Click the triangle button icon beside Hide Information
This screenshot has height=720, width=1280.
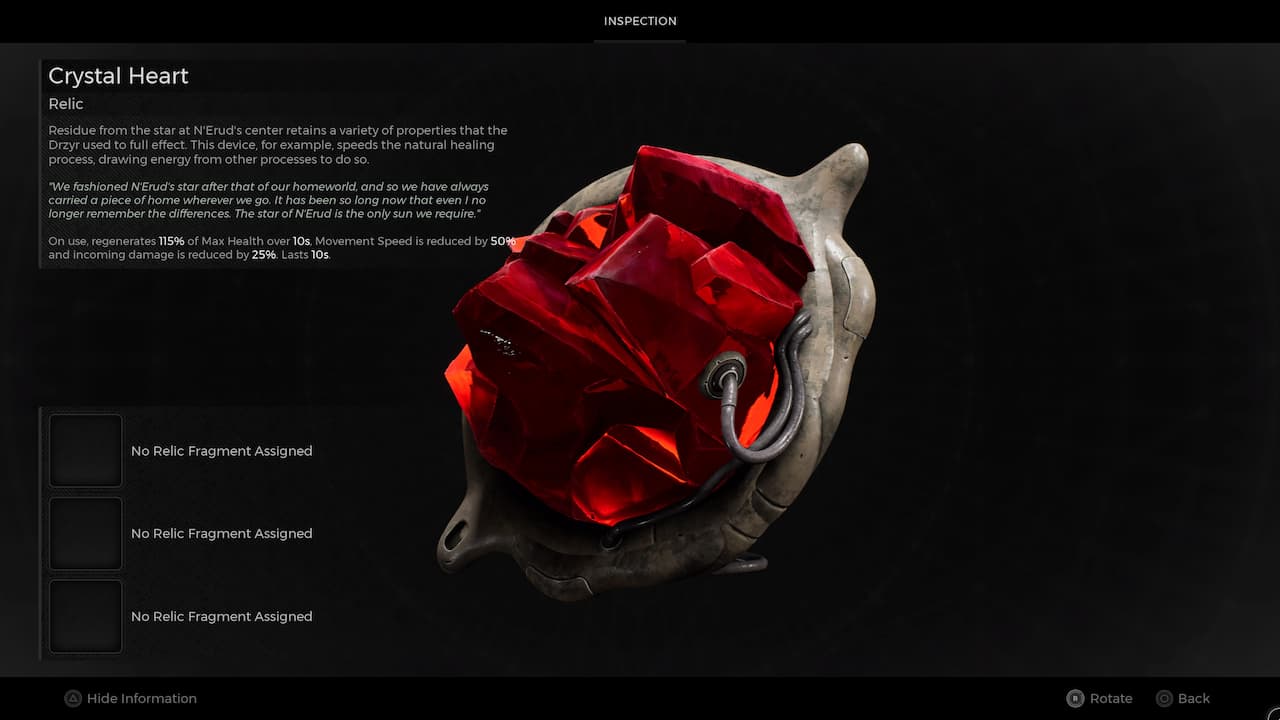[x=74, y=698]
